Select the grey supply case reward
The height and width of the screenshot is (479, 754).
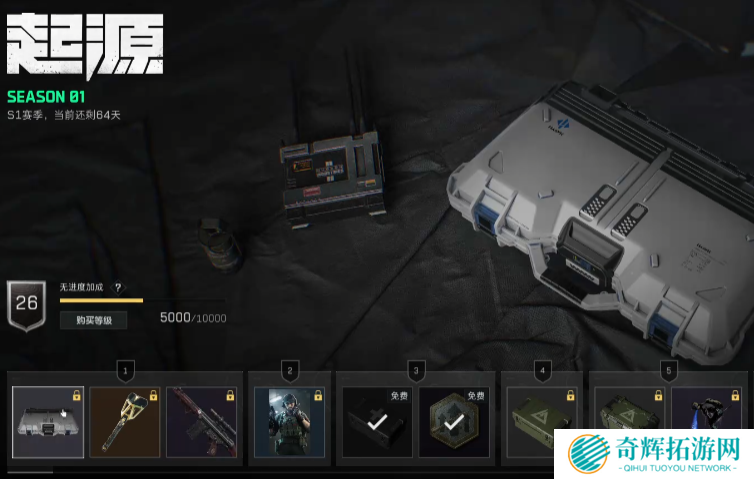48,422
